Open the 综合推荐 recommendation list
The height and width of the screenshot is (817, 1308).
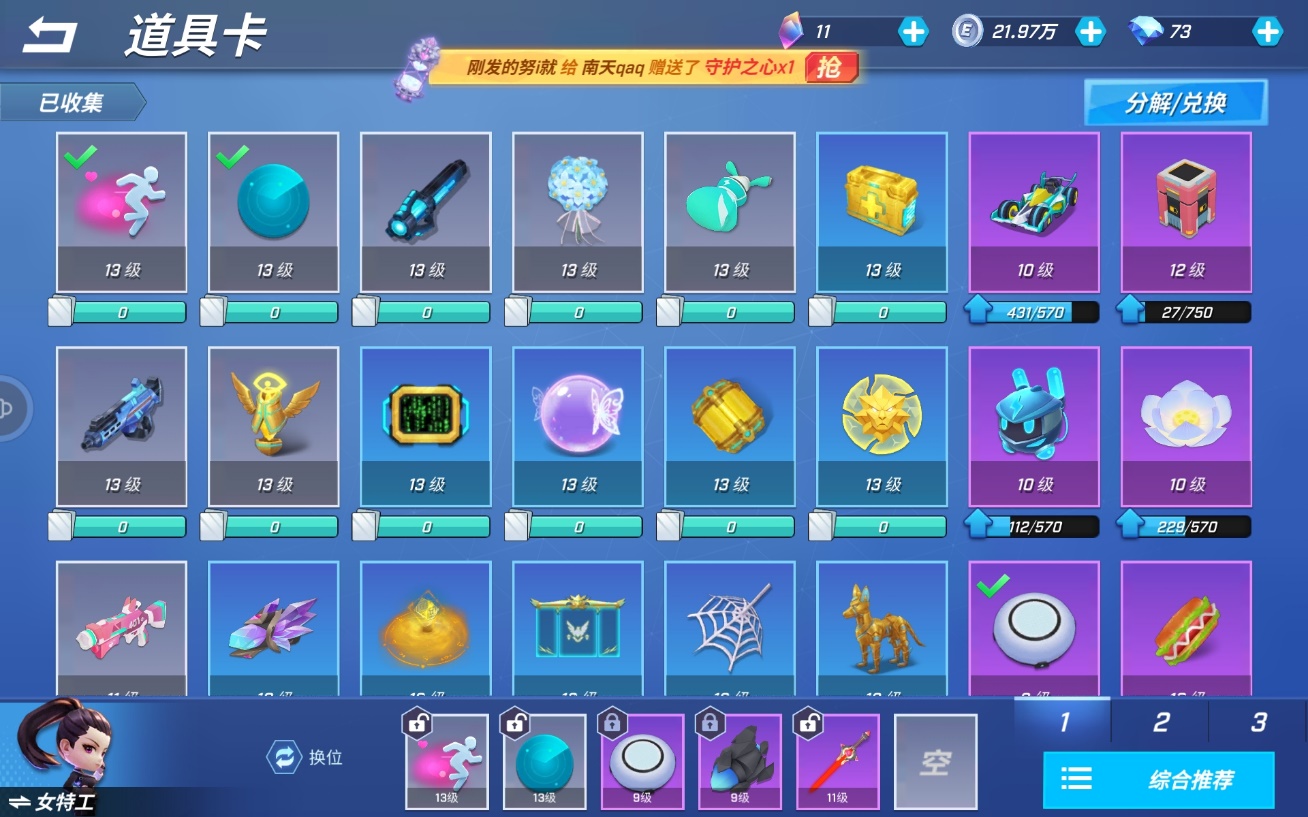point(1158,780)
